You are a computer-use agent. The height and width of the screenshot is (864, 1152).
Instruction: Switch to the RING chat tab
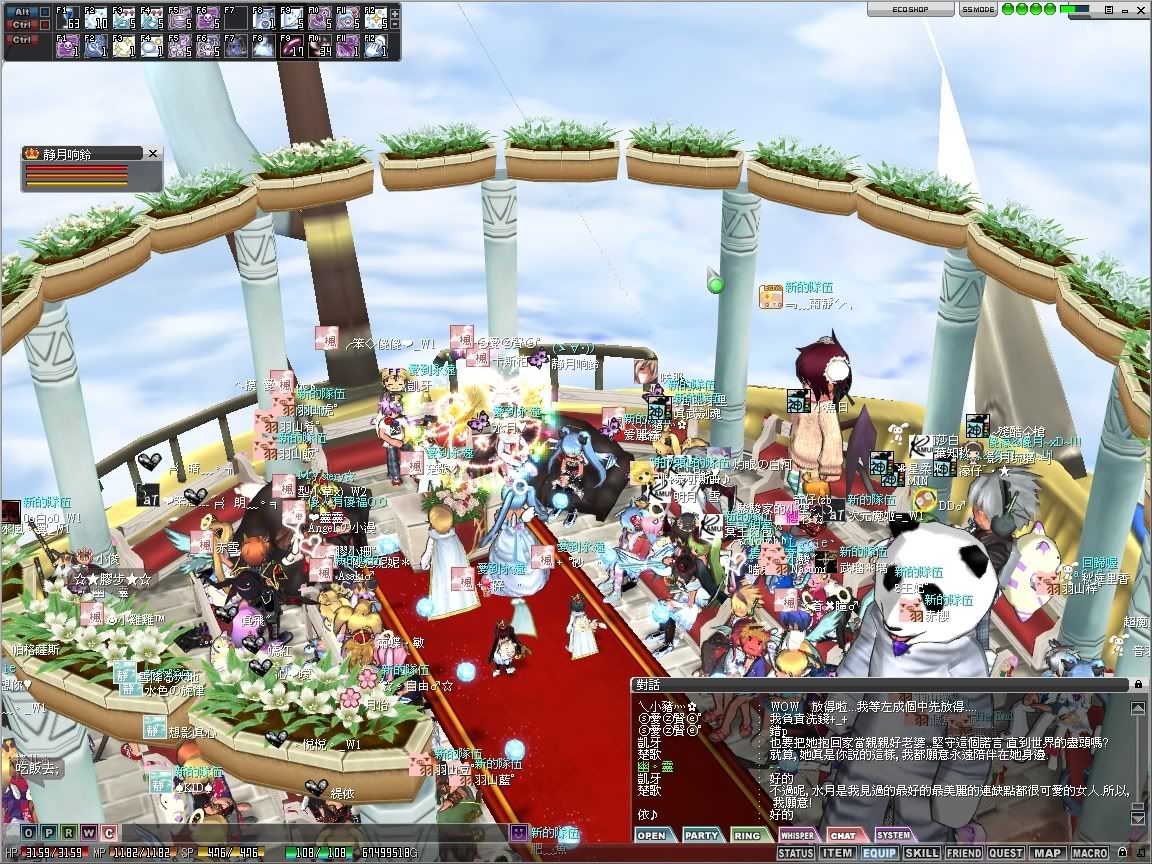(749, 835)
